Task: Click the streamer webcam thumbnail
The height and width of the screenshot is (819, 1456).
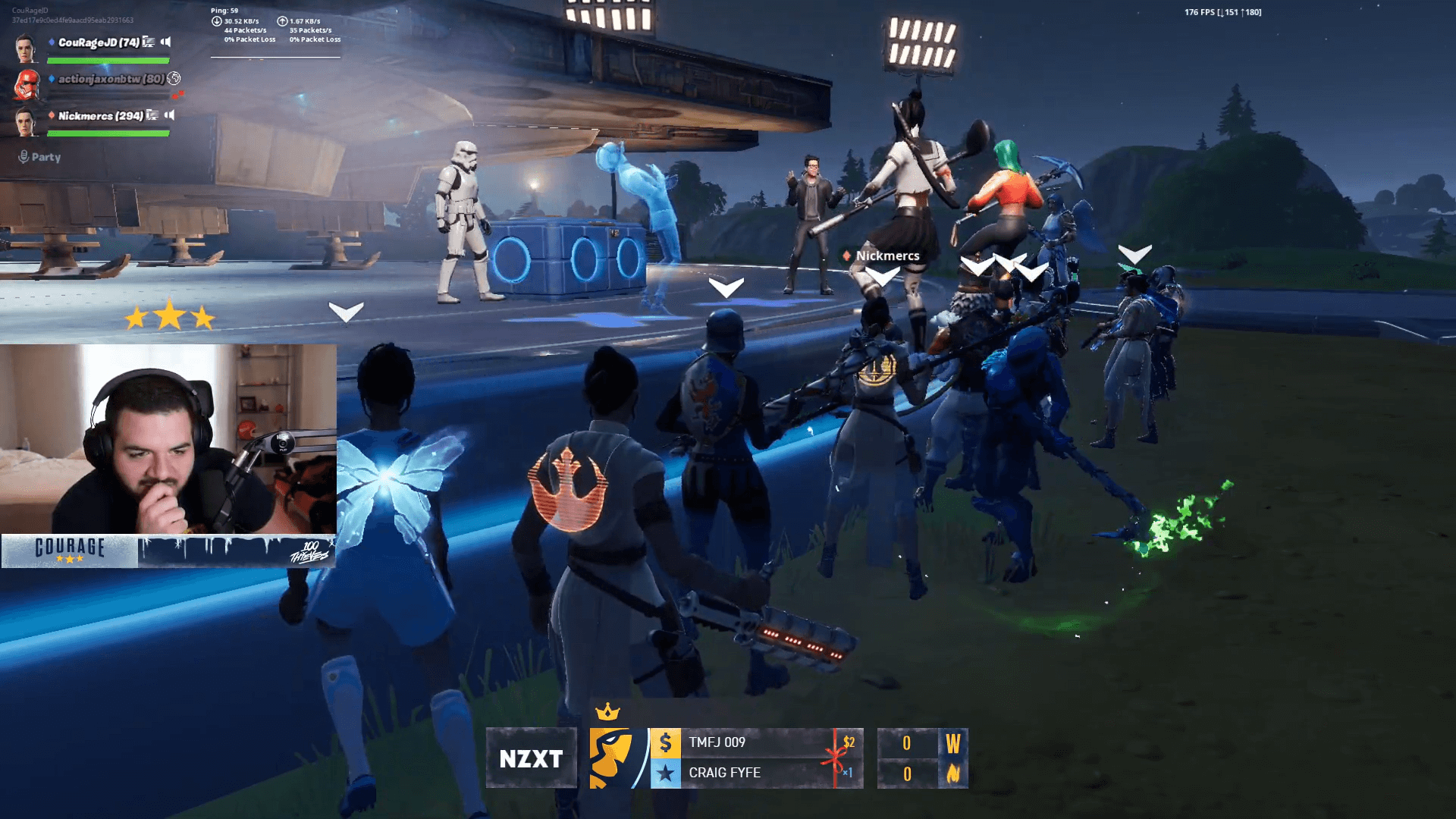Action: 168,438
